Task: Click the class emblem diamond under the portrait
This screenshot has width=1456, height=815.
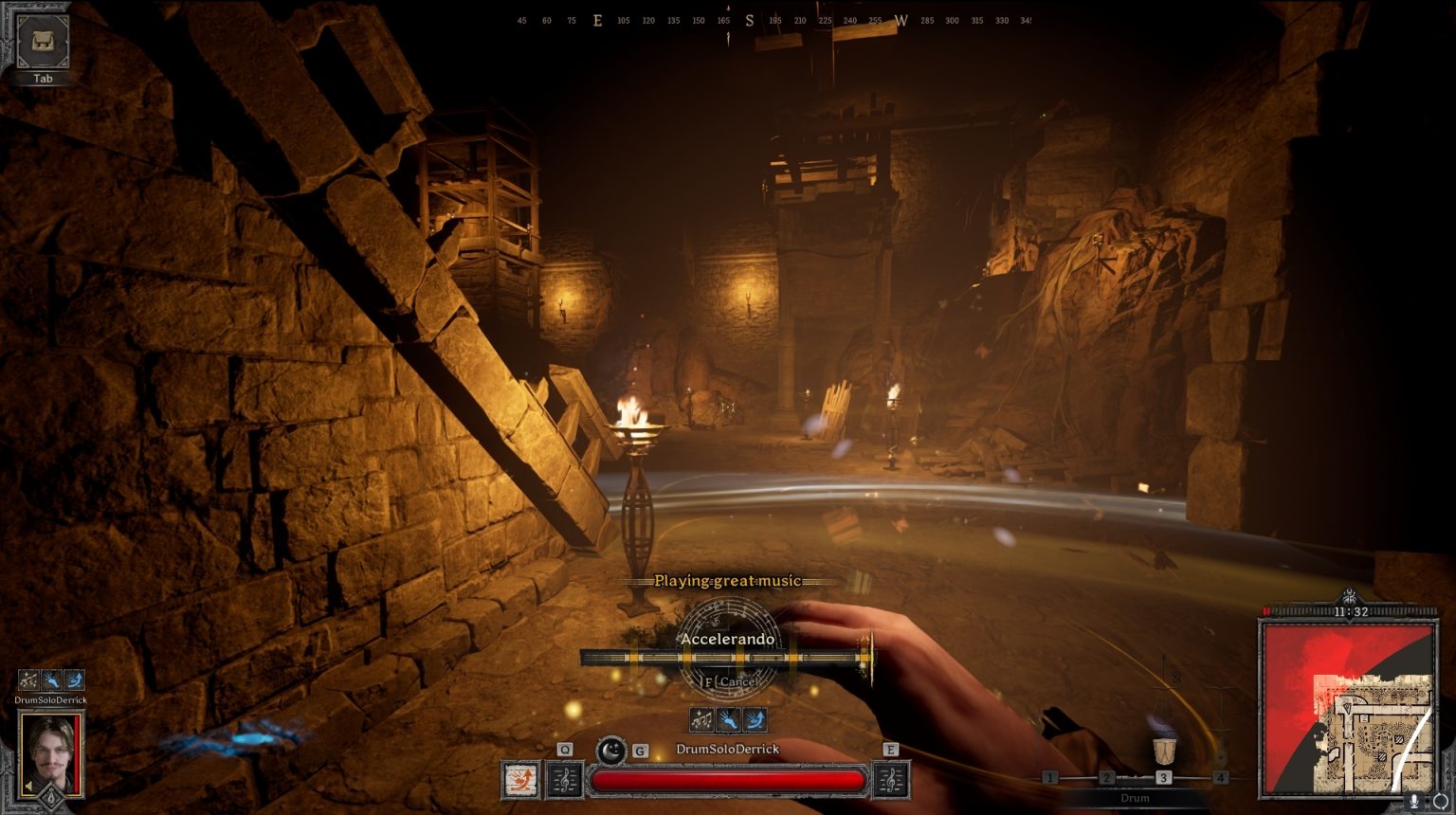Action: pos(51,801)
